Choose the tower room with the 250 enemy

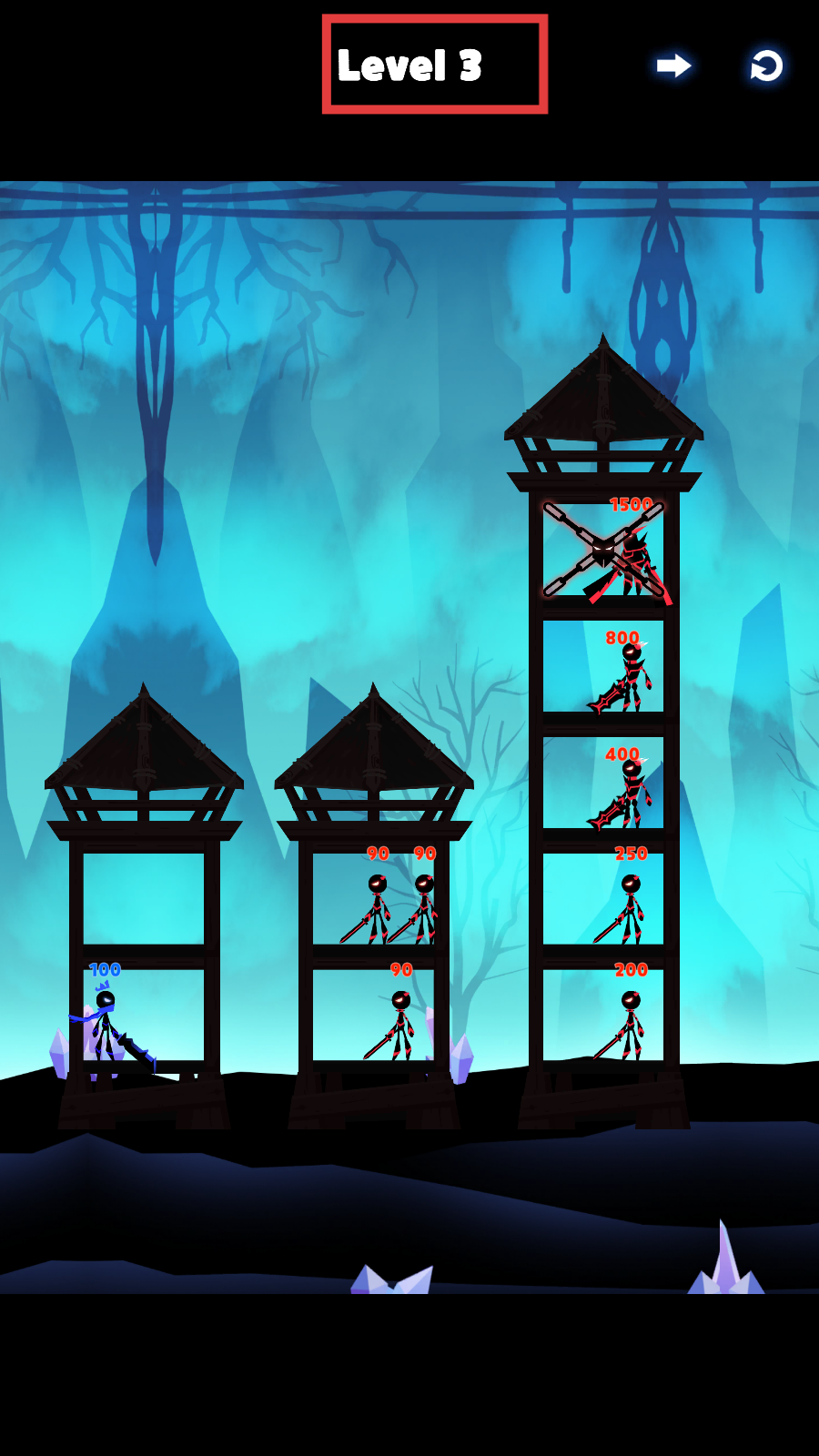603,899
